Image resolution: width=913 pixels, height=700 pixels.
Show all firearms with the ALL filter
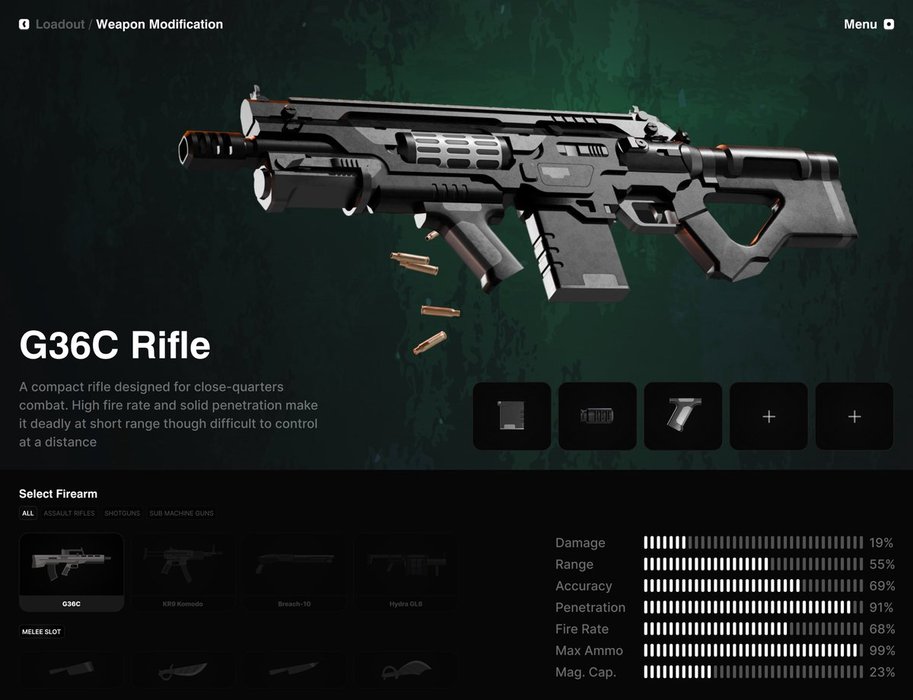click(28, 513)
